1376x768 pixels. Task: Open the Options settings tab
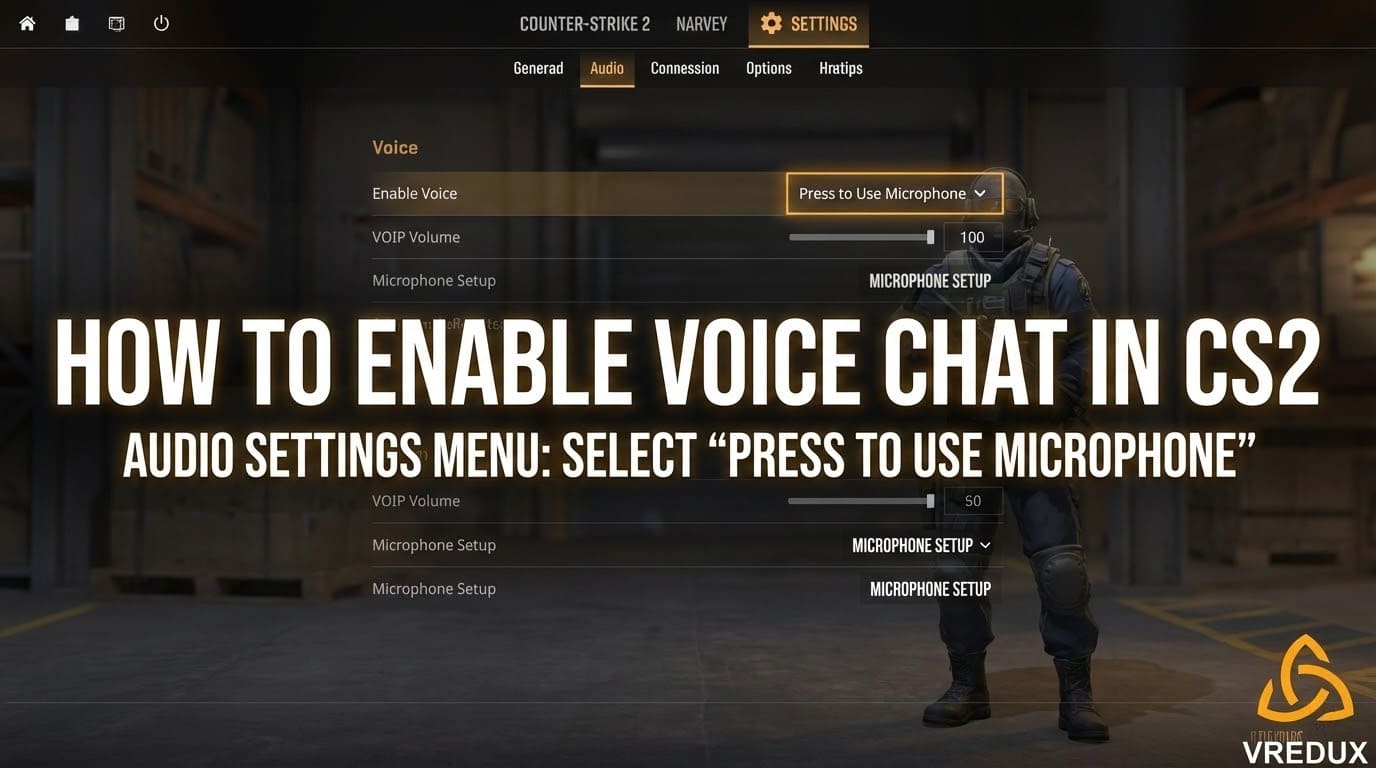pos(768,68)
